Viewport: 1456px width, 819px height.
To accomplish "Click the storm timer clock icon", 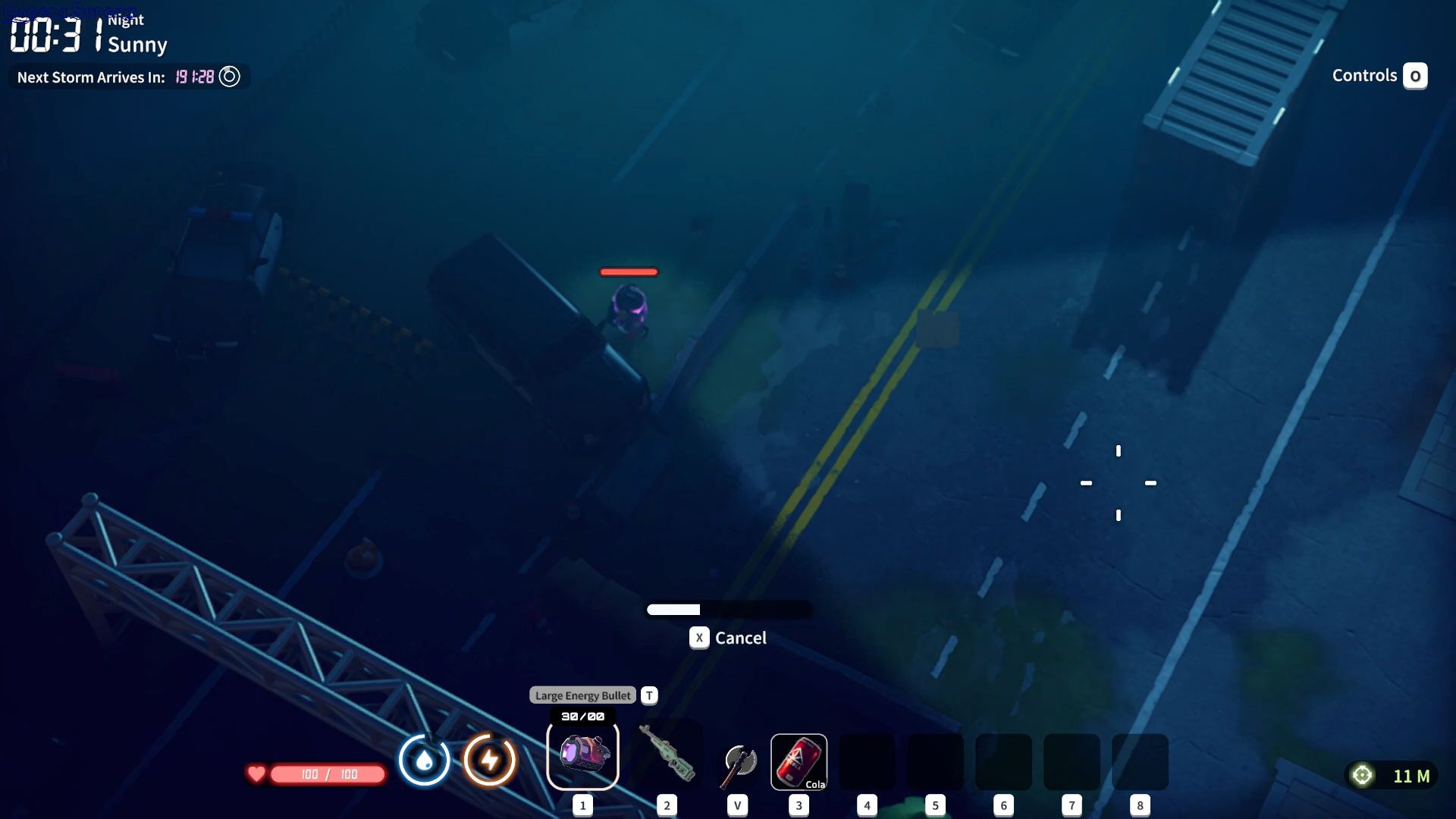I will (x=230, y=76).
